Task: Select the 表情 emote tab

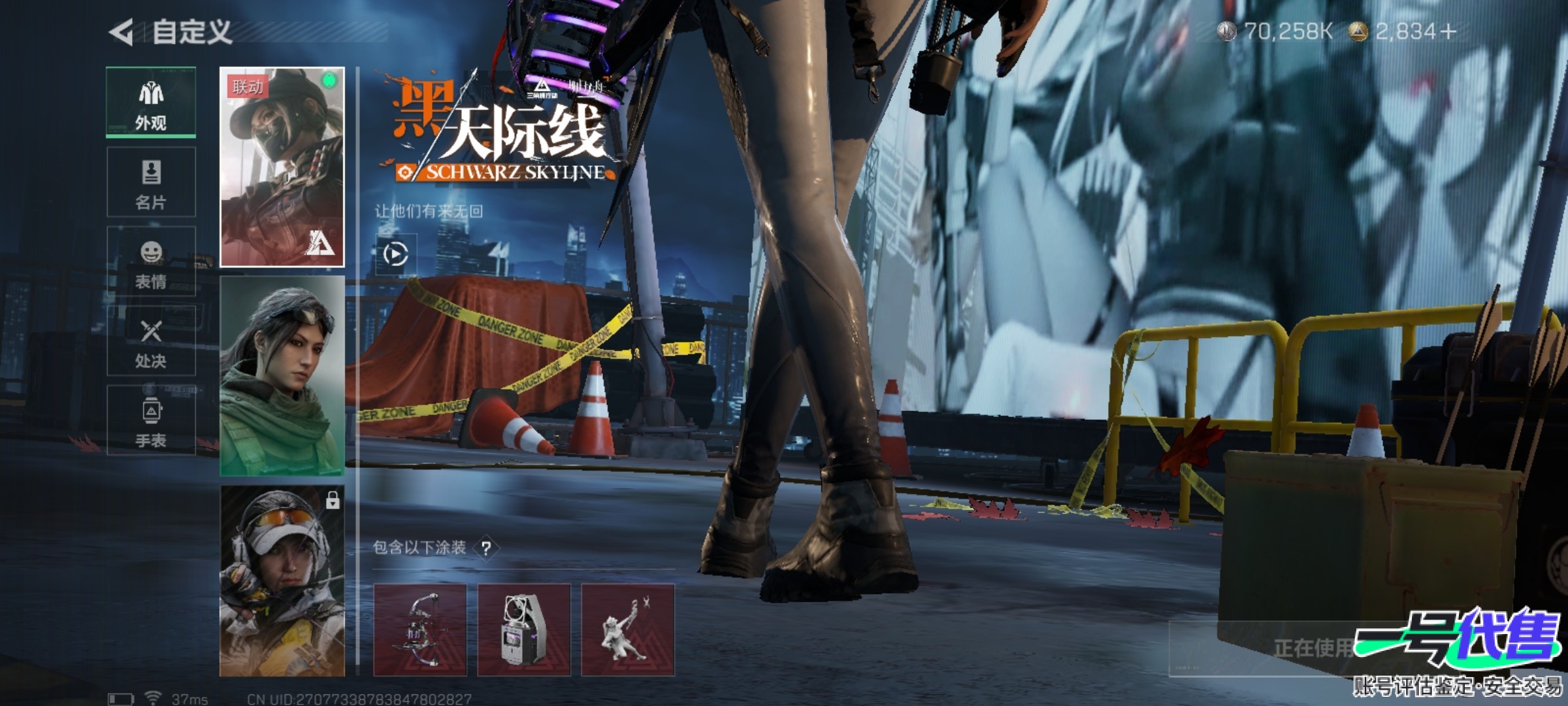Action: point(151,262)
